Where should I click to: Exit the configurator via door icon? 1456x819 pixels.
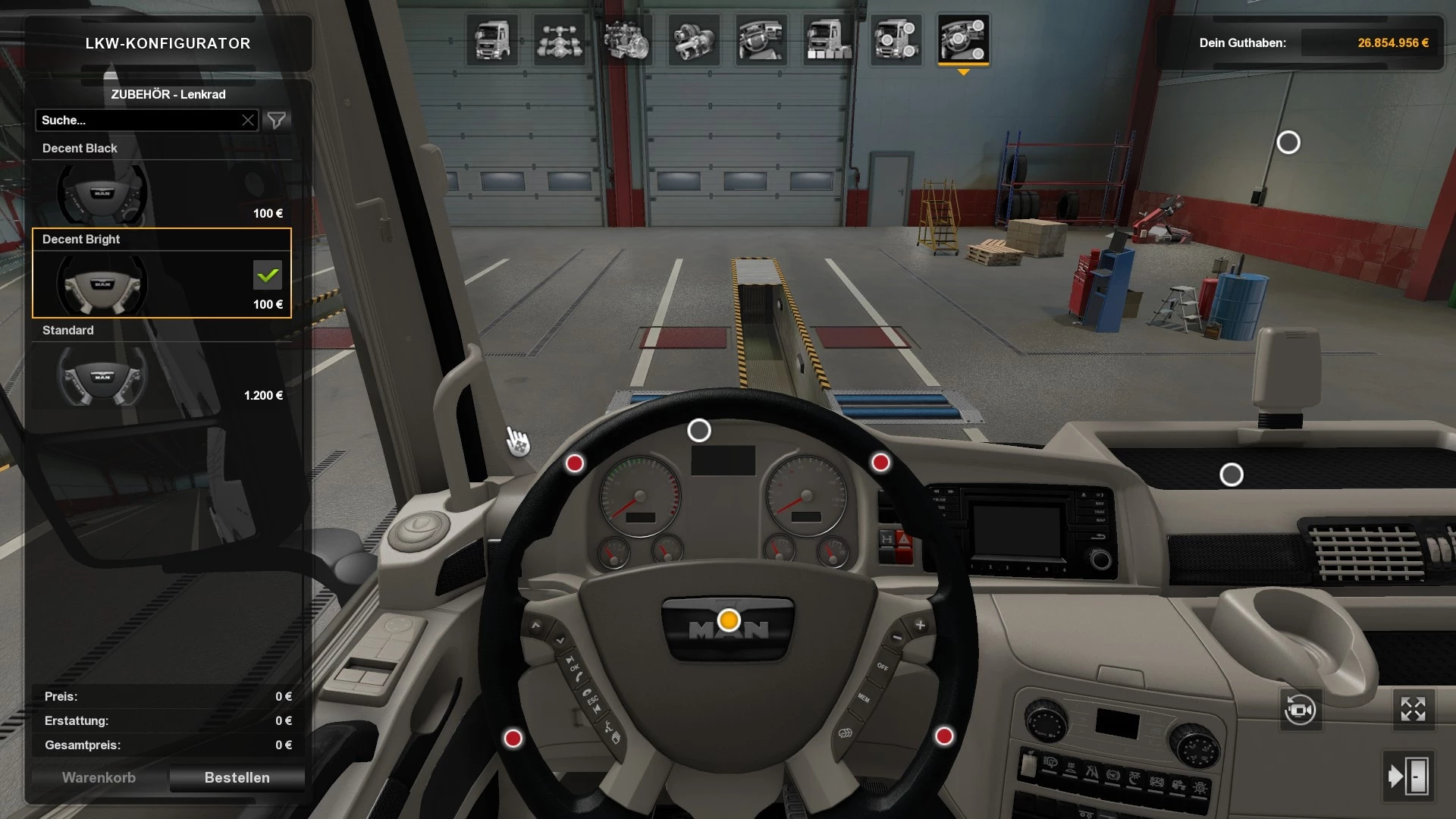tap(1408, 777)
